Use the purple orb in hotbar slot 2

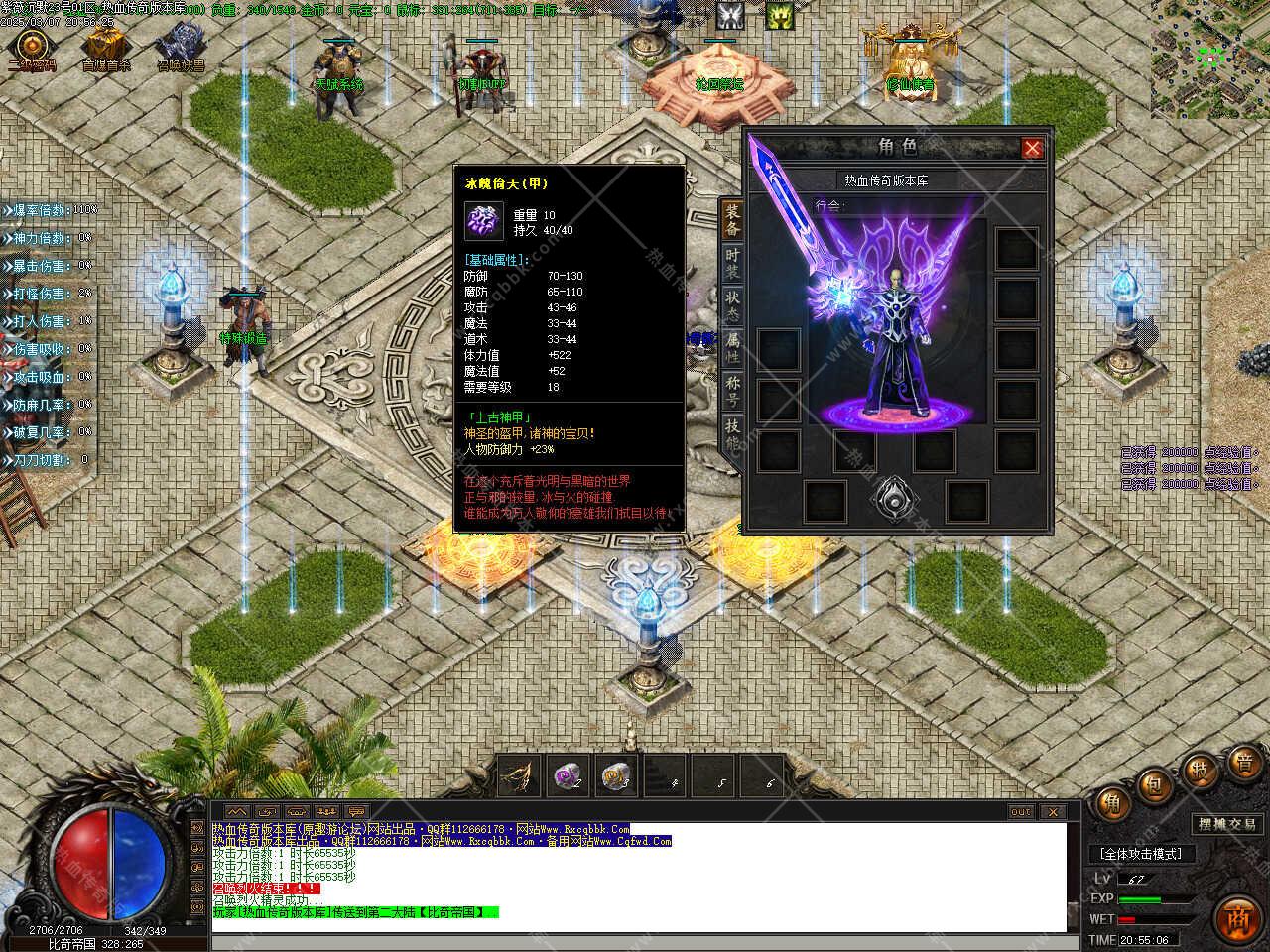(569, 776)
